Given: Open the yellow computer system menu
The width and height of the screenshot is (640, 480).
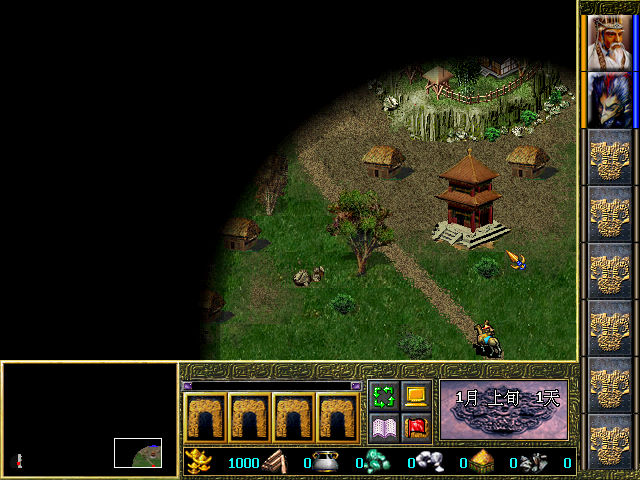Looking at the screenshot, I should 416,396.
